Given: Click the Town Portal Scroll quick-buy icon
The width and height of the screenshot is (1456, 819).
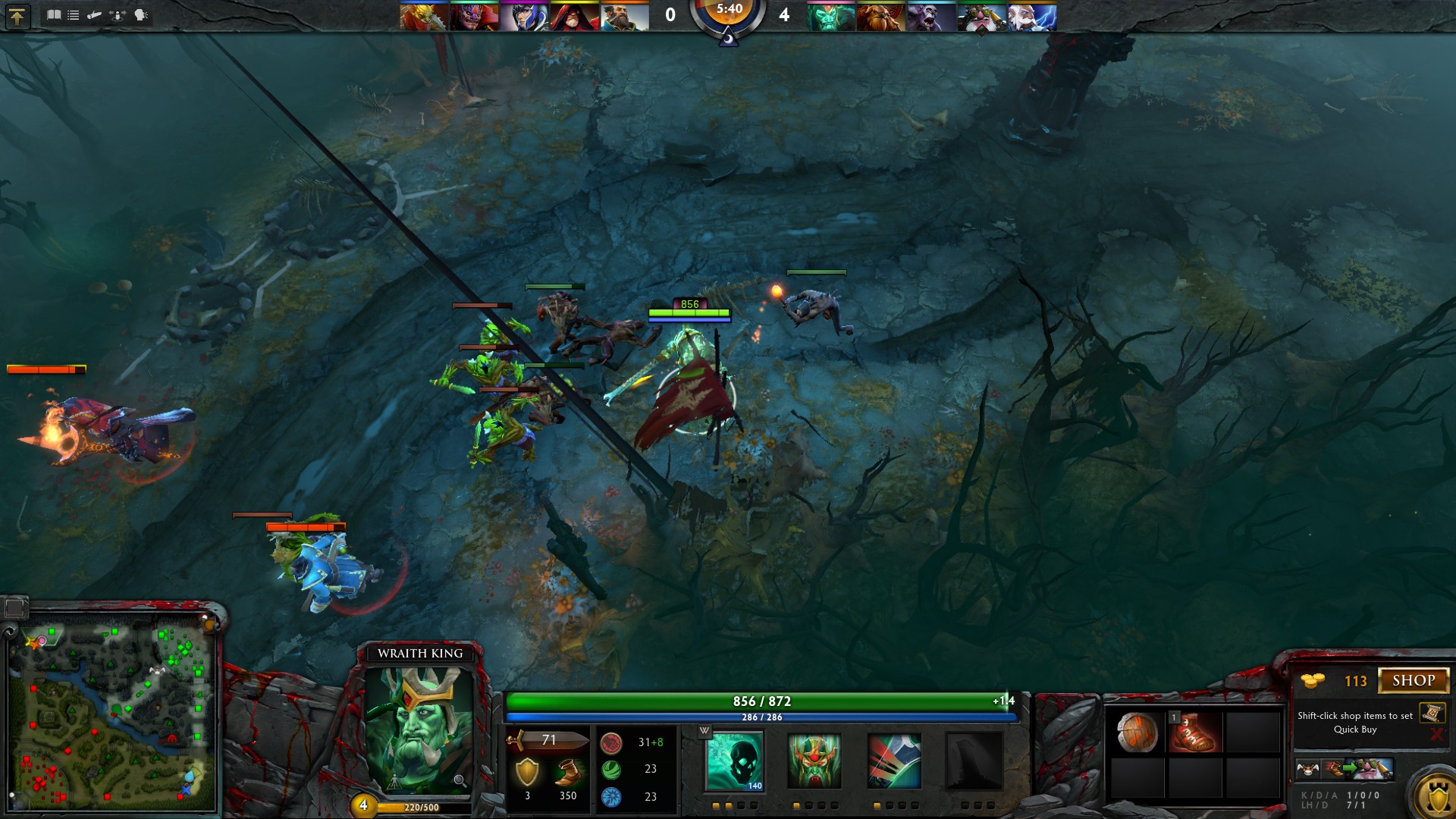Looking at the screenshot, I should [x=1432, y=713].
